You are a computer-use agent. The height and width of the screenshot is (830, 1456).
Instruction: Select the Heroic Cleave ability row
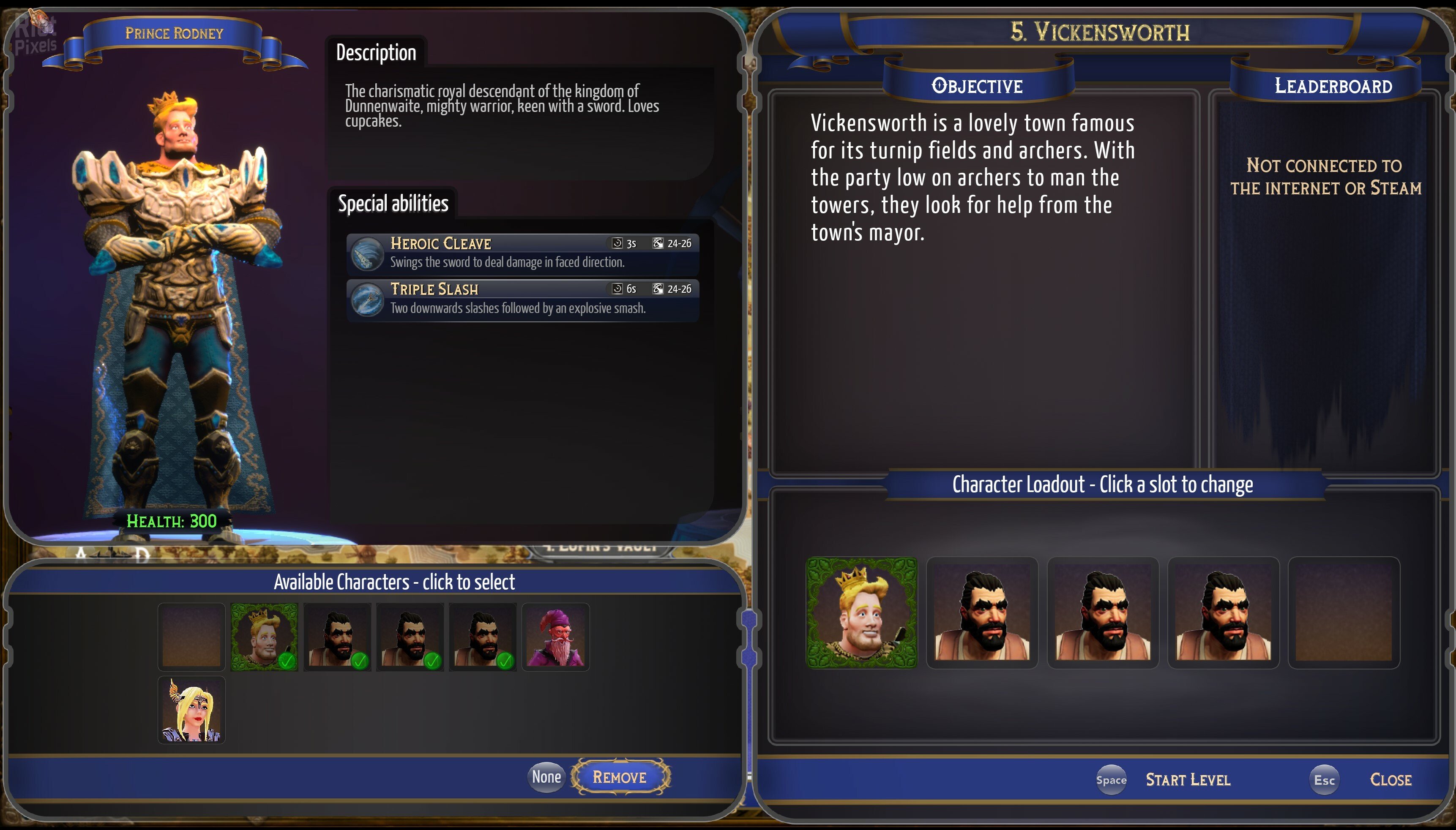point(522,252)
